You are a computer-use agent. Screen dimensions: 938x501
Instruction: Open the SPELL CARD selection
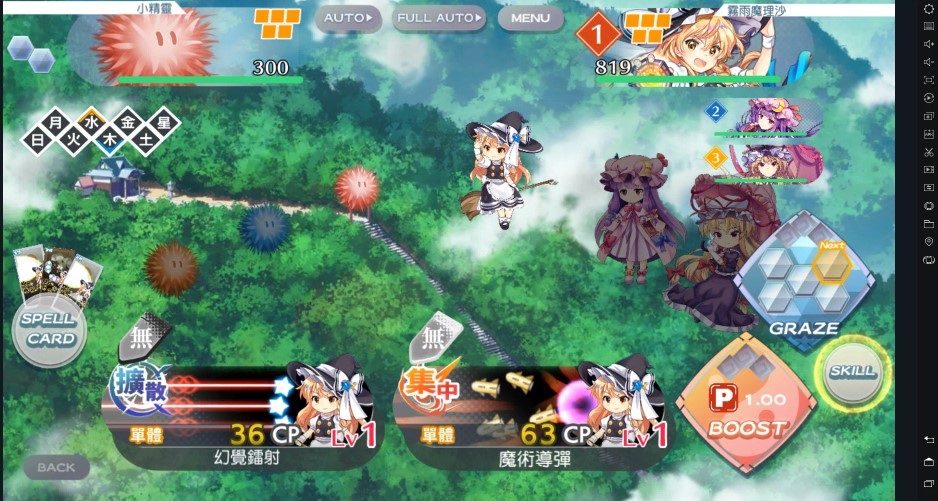50,330
